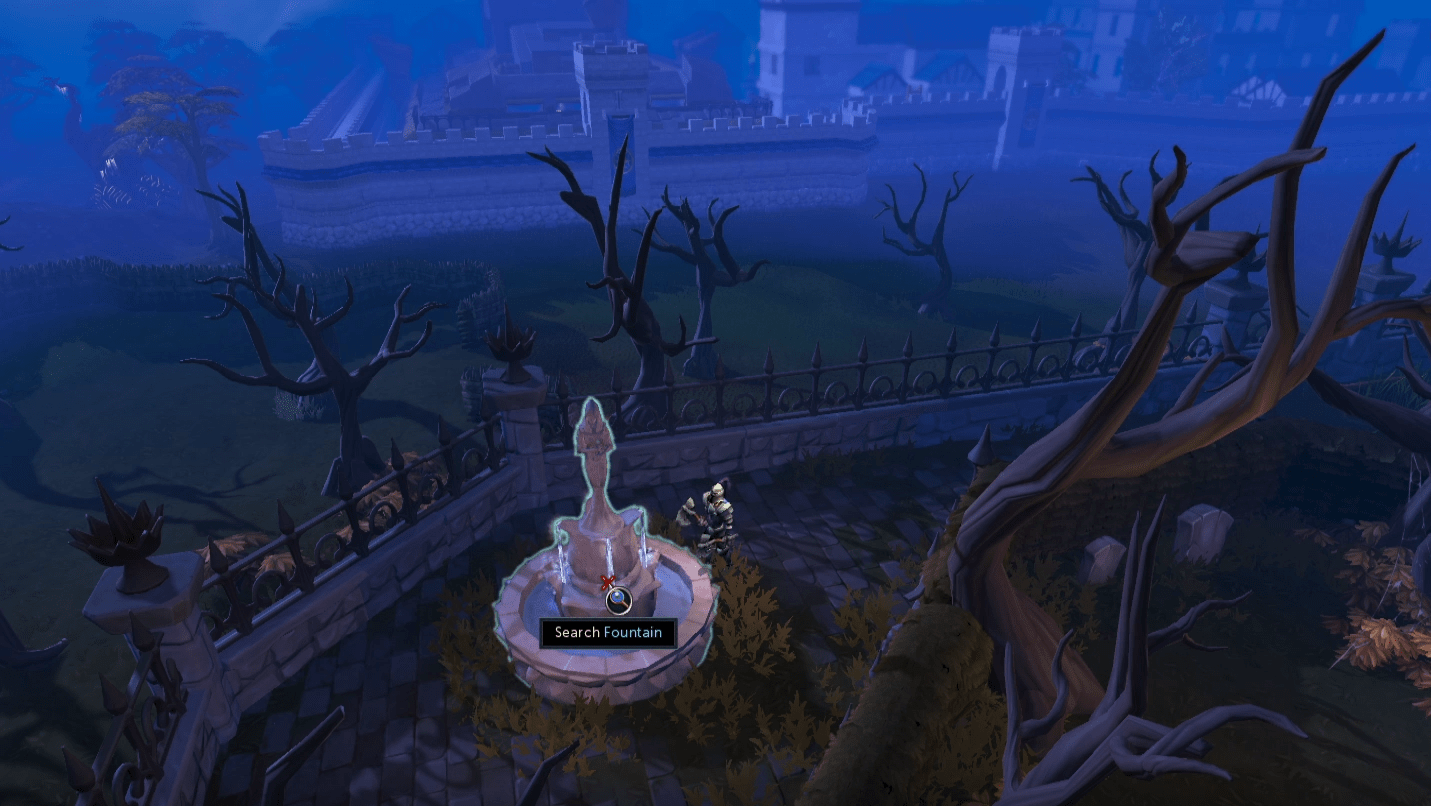The image size is (1431, 806).
Task: Click the magnifying glass search cursor icon
Action: click(x=620, y=600)
